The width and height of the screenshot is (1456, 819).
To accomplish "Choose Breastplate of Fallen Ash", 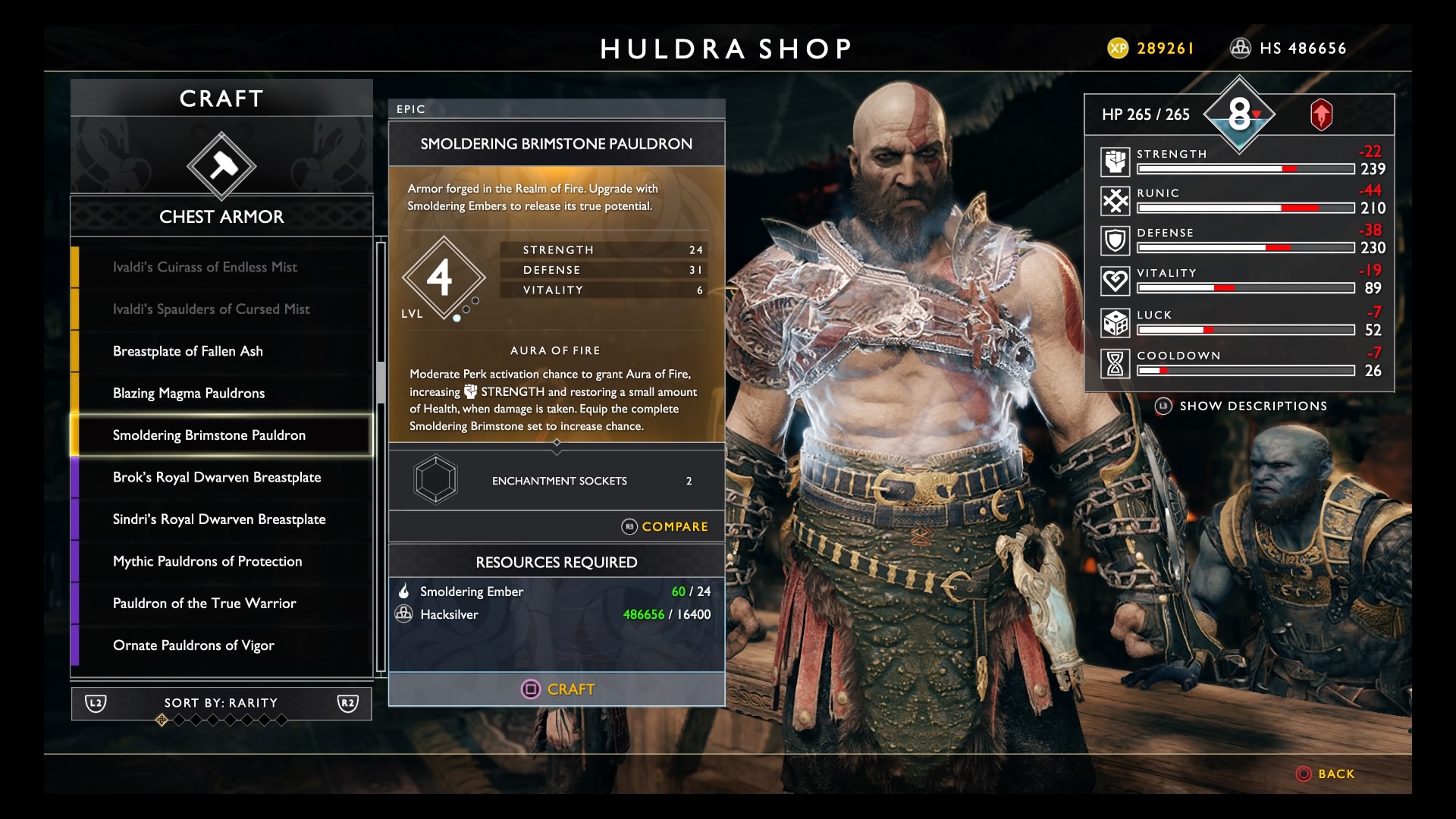I will coord(188,351).
